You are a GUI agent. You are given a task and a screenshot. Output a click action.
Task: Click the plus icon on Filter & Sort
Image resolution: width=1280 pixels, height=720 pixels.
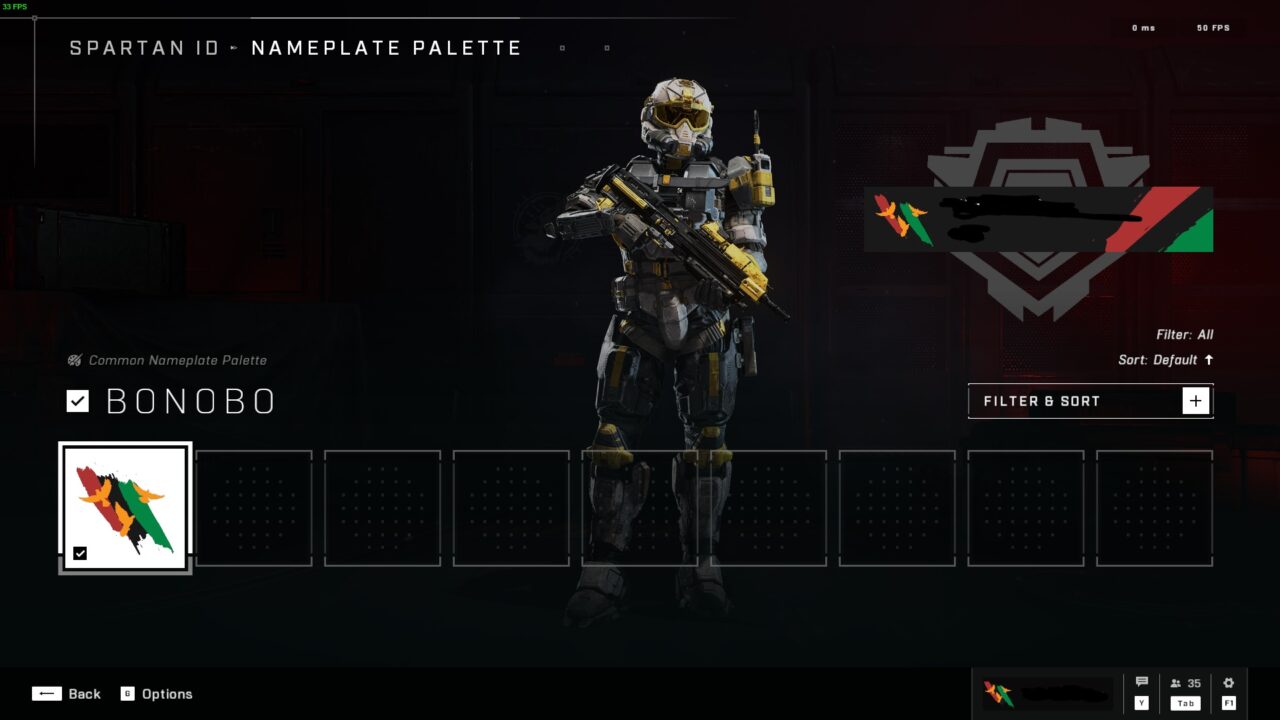pos(1195,400)
